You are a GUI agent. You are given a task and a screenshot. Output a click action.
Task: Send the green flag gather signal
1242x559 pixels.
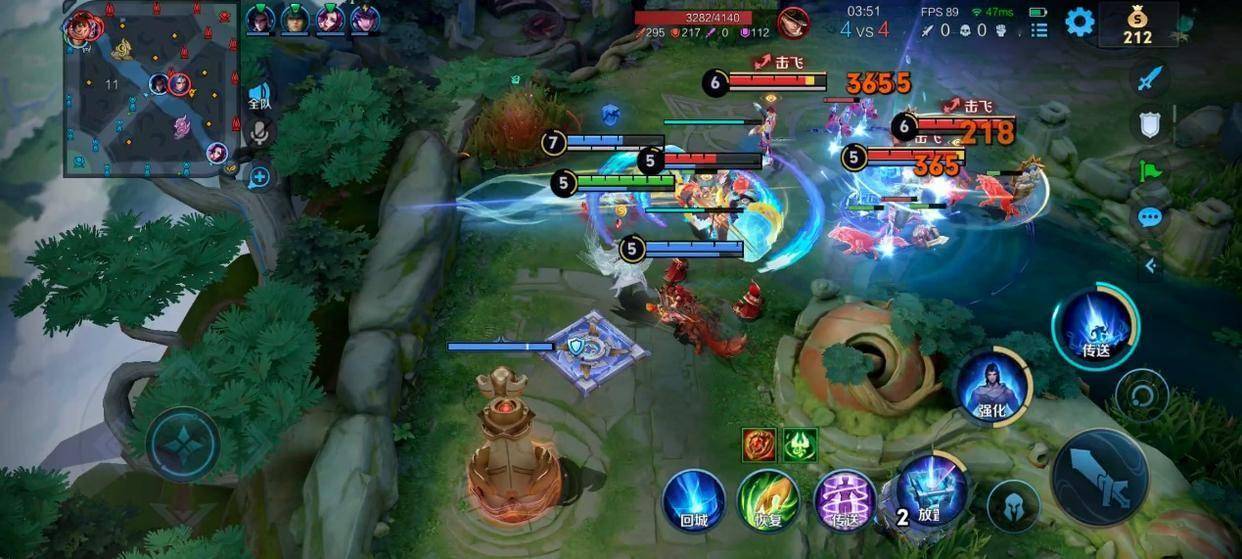[1151, 170]
